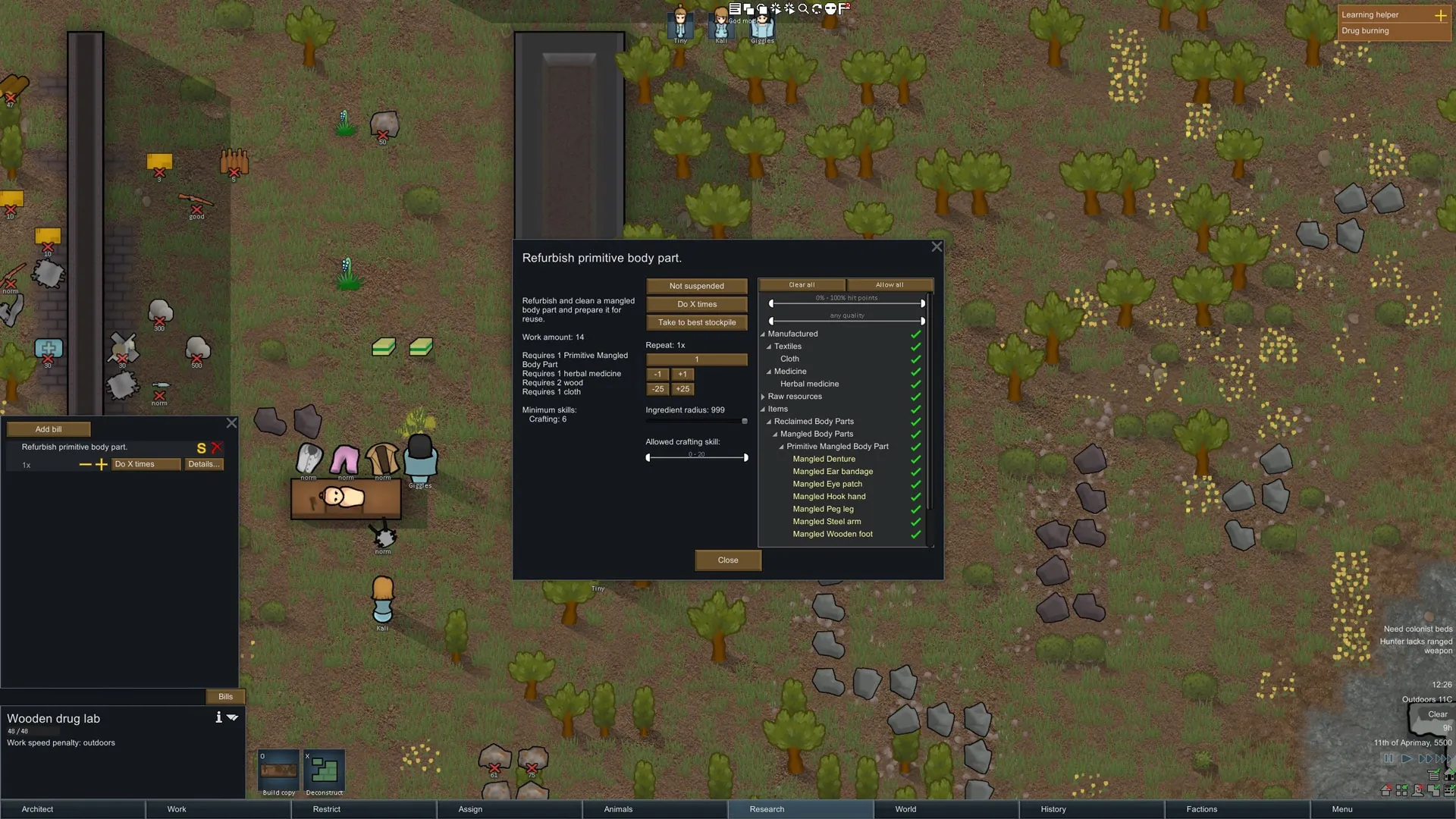Click Take to best stockpile

696,322
